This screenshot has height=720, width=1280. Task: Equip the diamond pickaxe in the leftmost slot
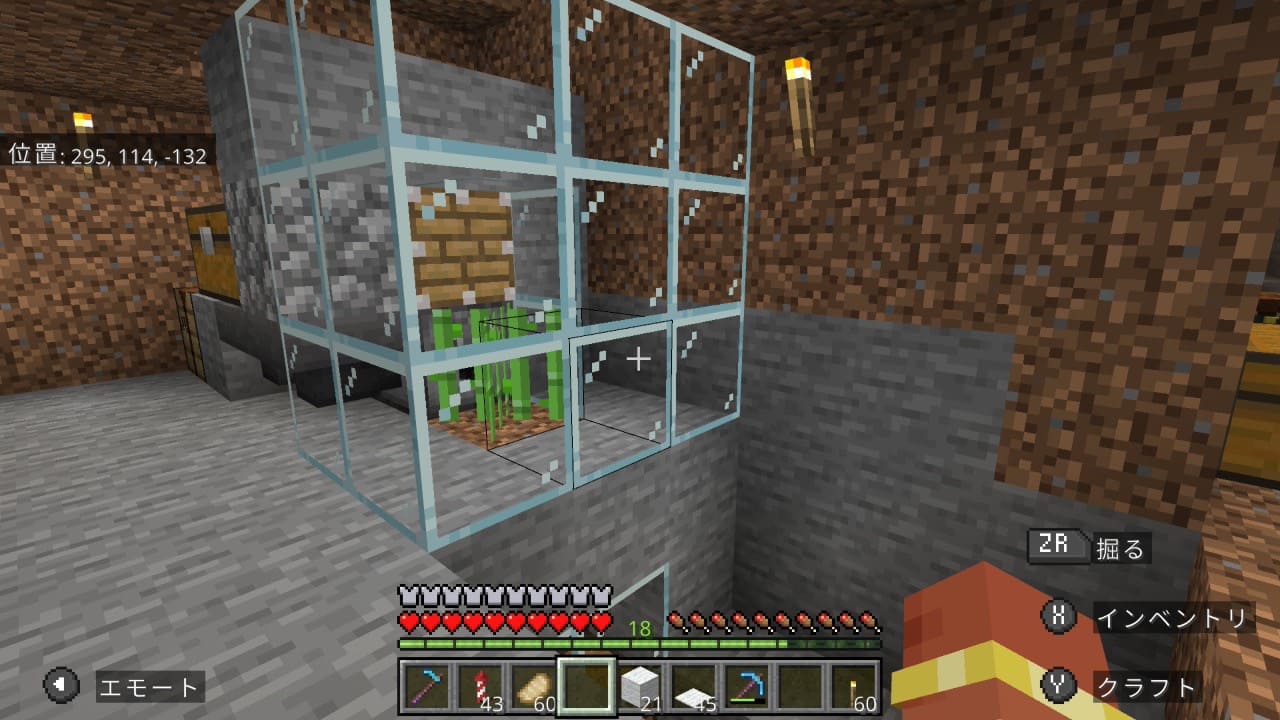pos(425,688)
